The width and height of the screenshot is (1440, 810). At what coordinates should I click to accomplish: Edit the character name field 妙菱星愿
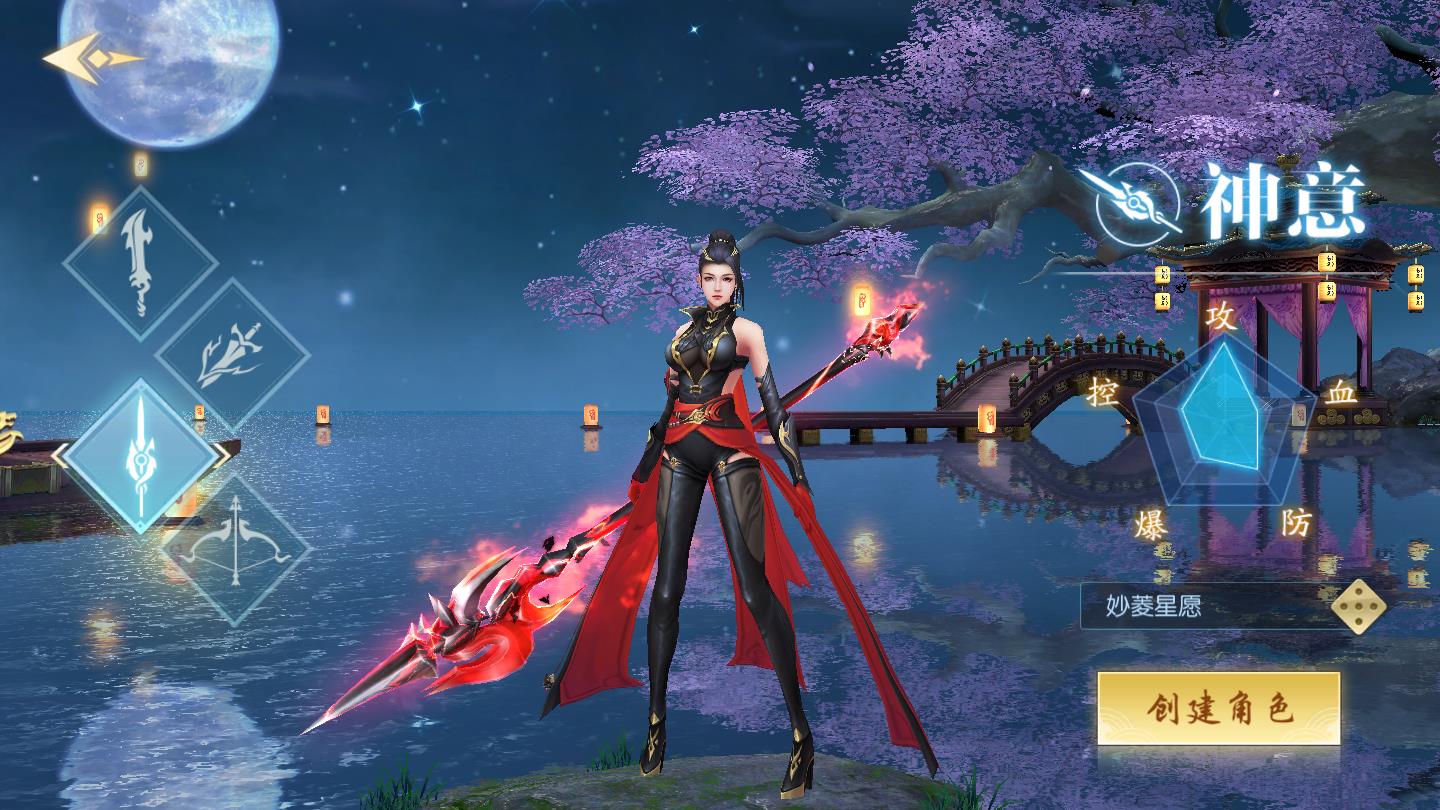pyautogui.click(x=1205, y=606)
